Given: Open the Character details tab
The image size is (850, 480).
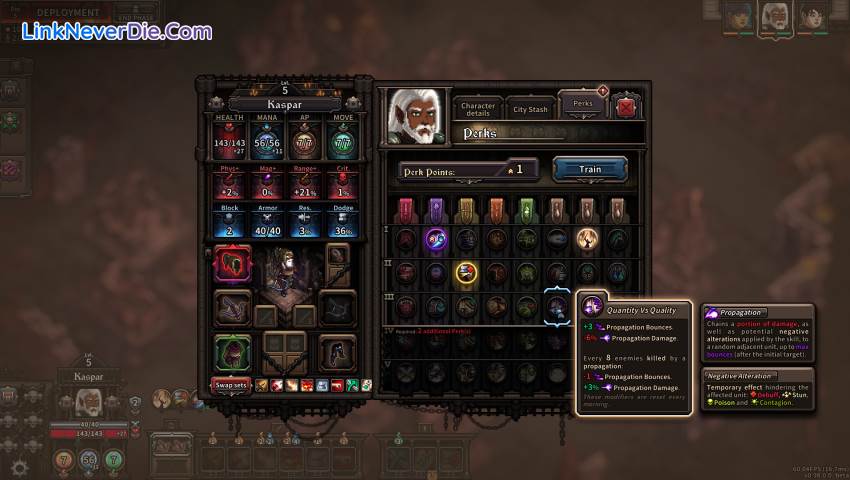Looking at the screenshot, I should pos(478,108).
